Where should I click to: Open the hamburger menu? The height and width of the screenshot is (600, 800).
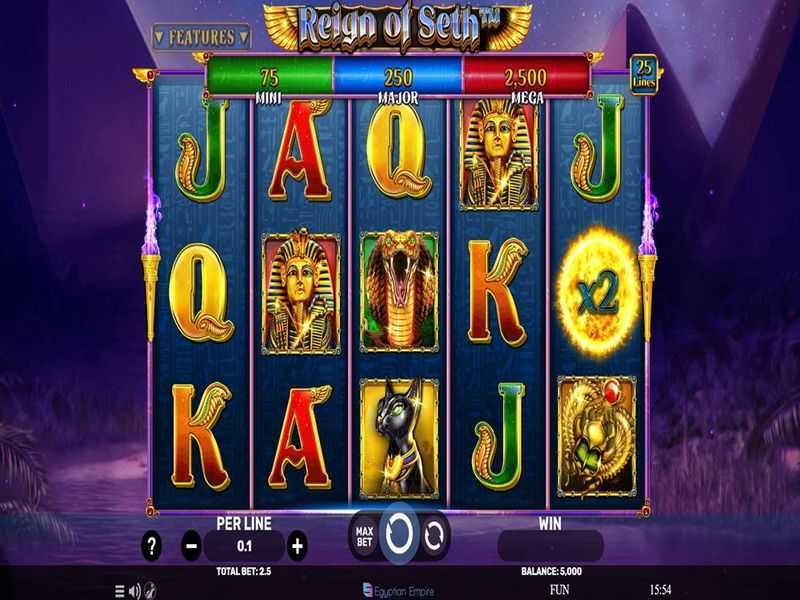pyautogui.click(x=120, y=590)
